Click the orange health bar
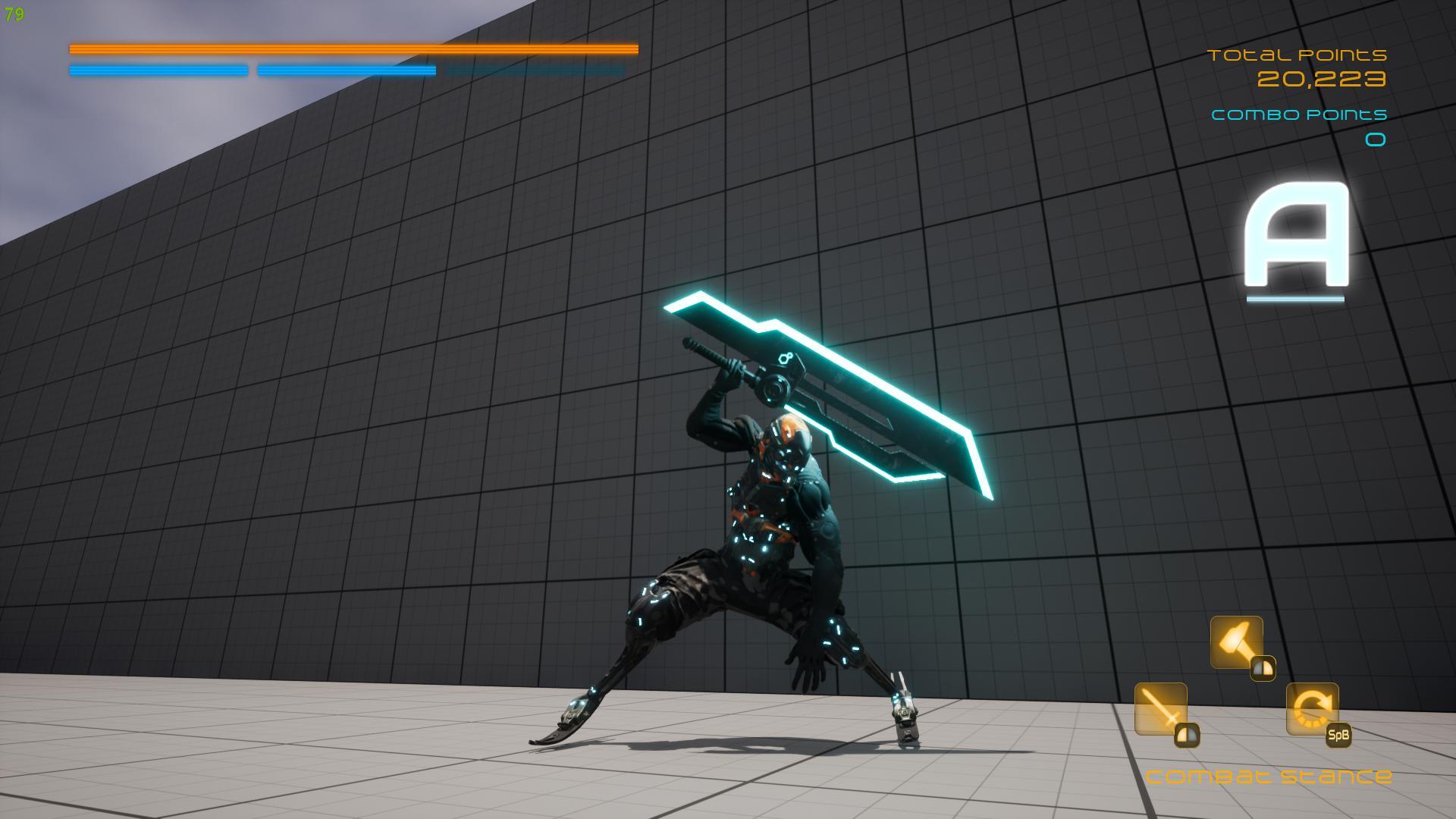Screen dimensions: 1456x819 (353, 49)
